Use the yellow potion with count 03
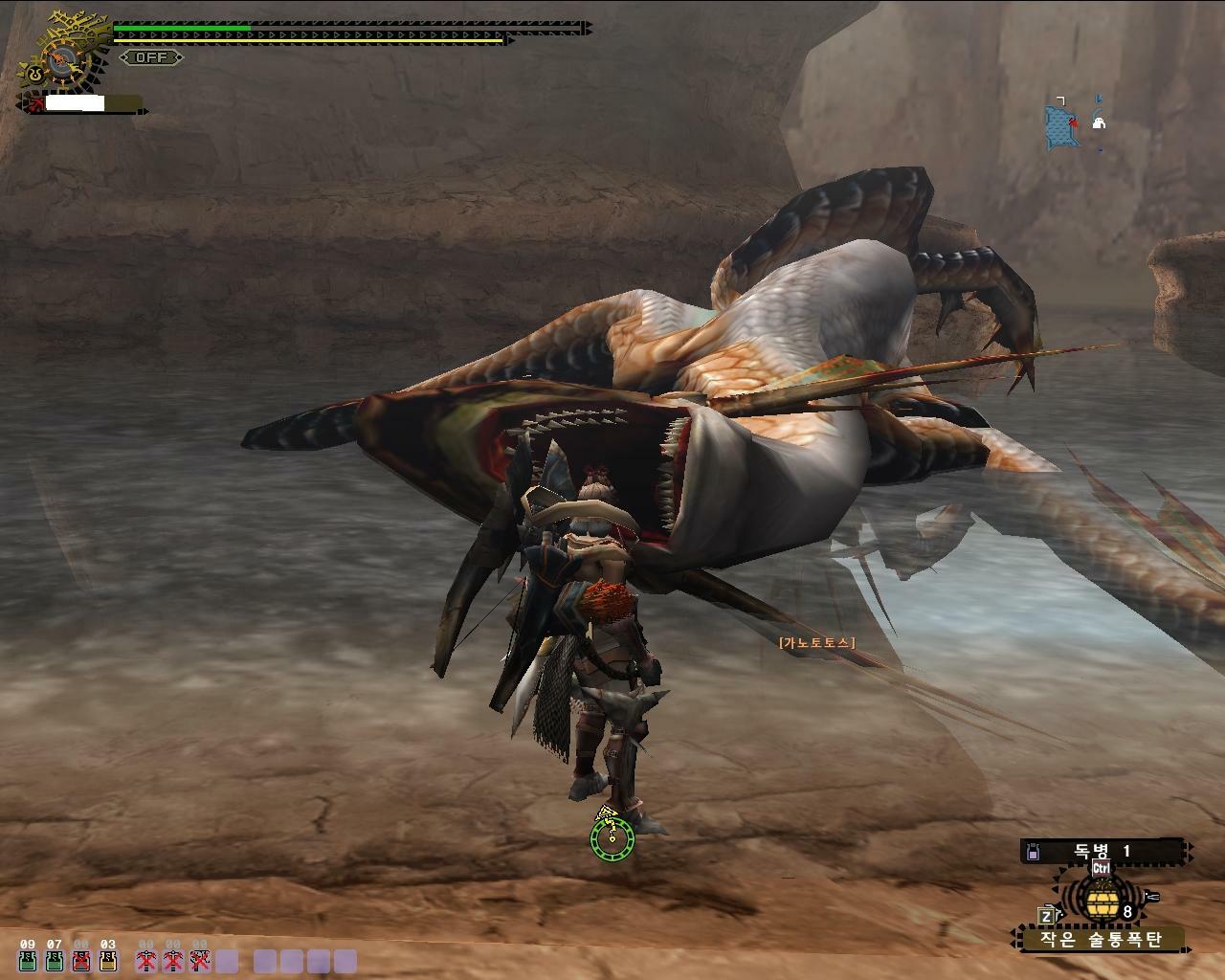1225x980 pixels. click(108, 961)
